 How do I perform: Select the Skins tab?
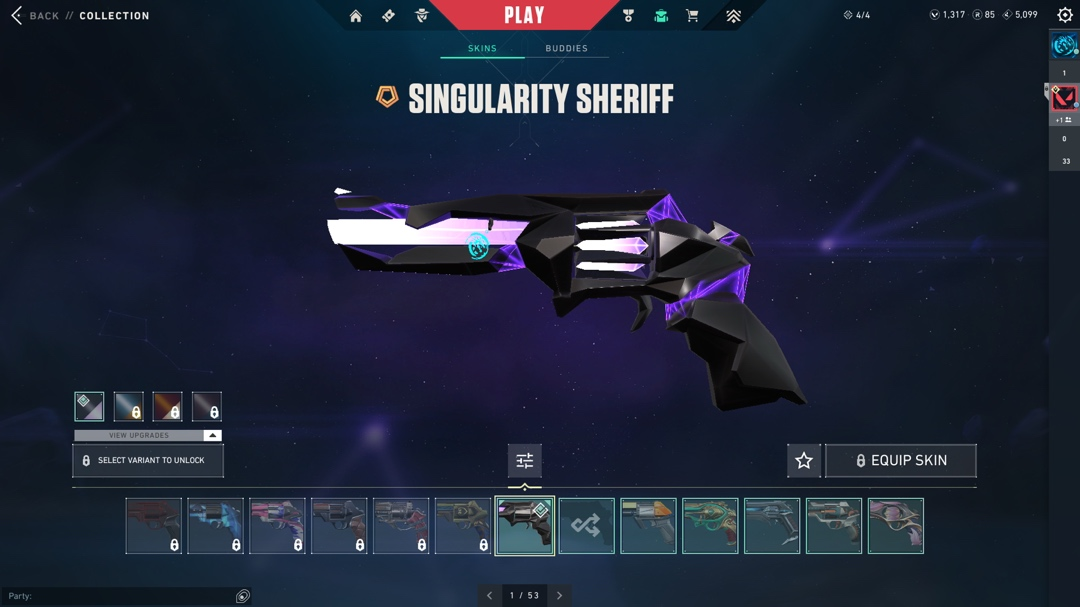482,49
